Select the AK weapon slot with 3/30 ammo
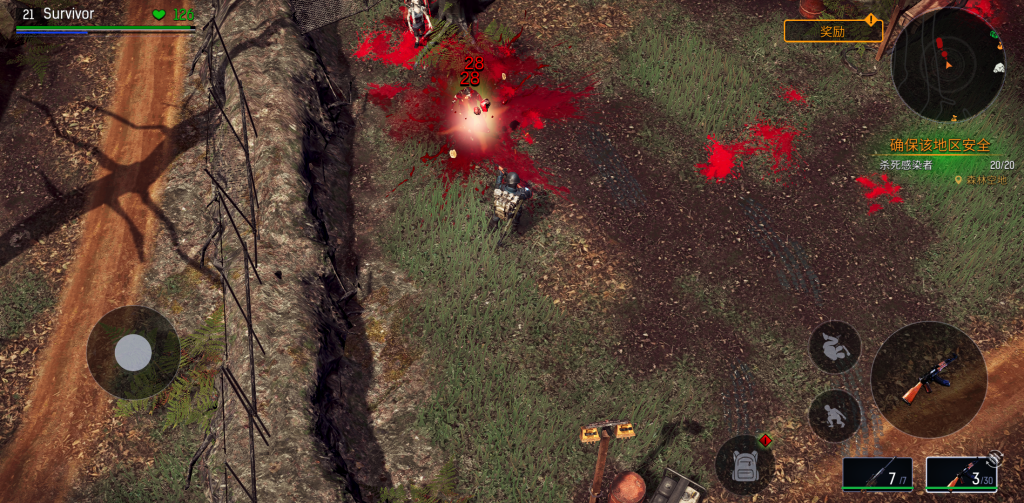The width and height of the screenshot is (1024, 503). pyautogui.click(x=959, y=474)
